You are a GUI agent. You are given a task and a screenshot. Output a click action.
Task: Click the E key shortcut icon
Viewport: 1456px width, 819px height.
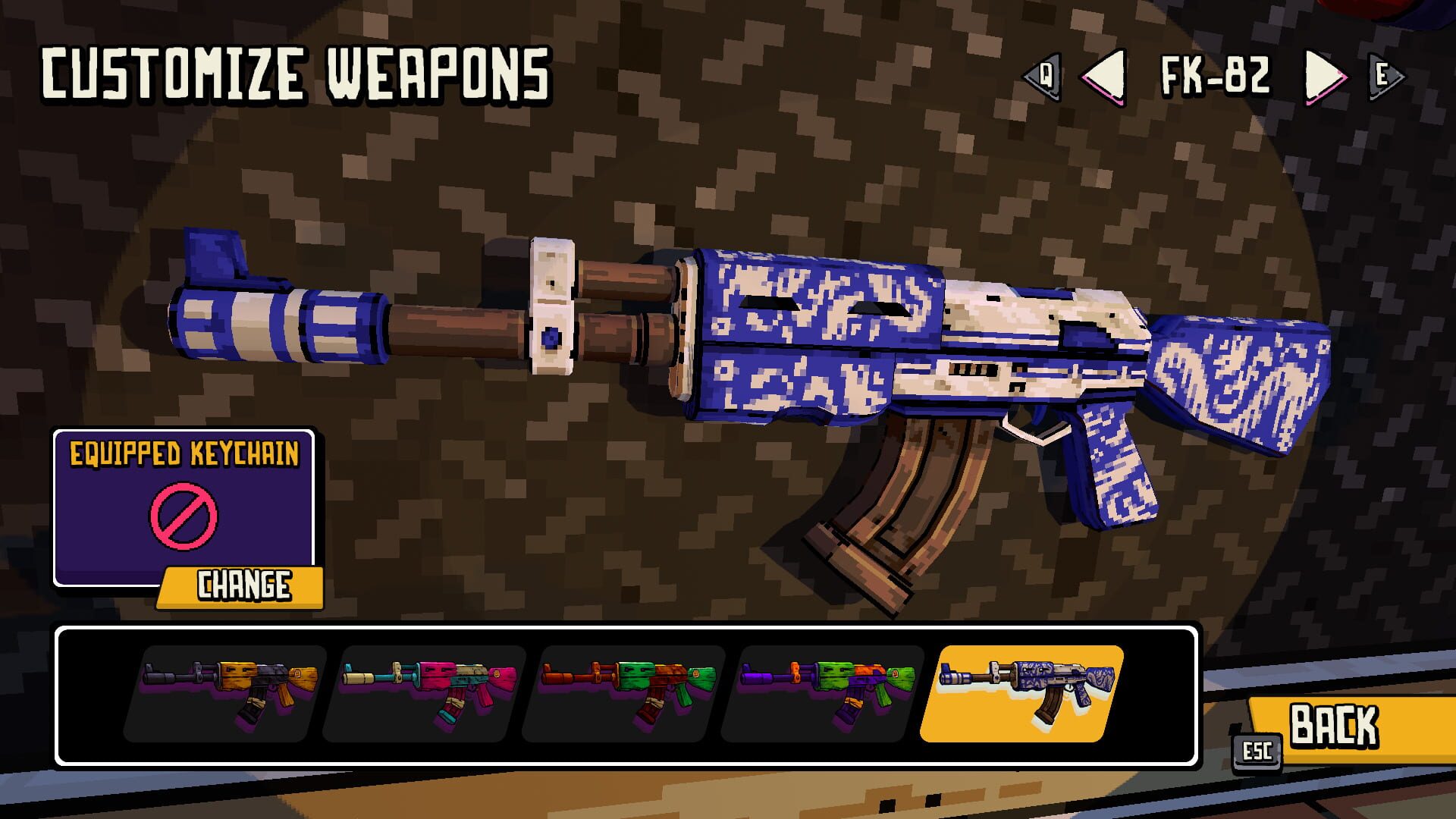click(x=1385, y=76)
